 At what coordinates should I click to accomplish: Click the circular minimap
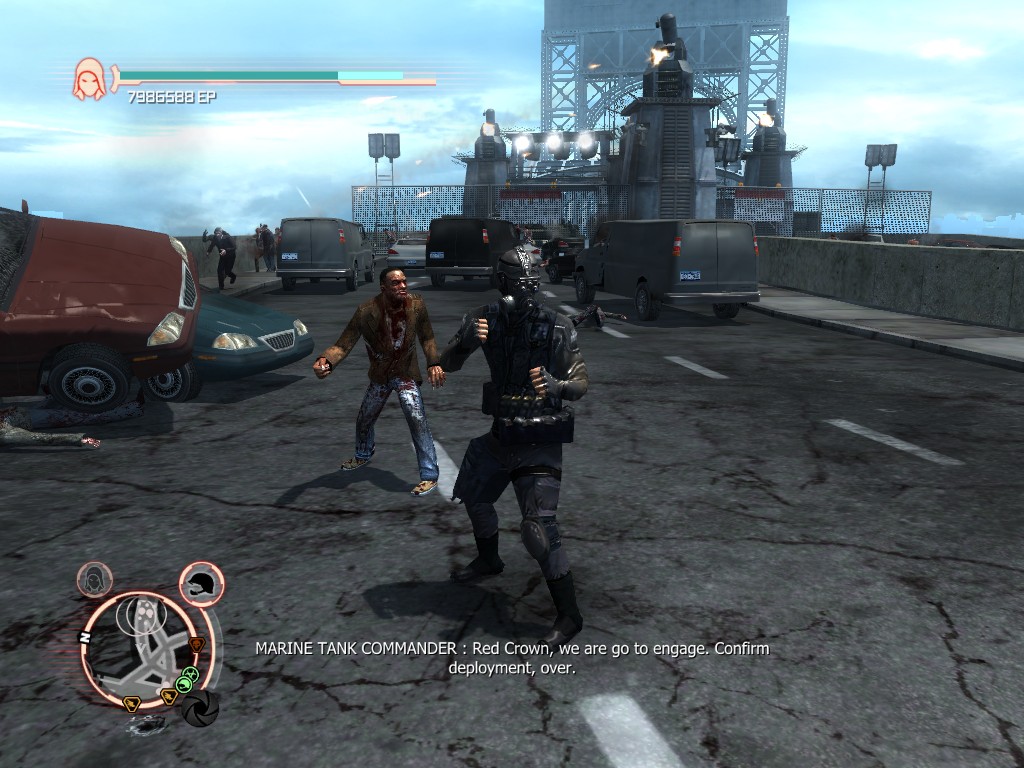pyautogui.click(x=143, y=649)
